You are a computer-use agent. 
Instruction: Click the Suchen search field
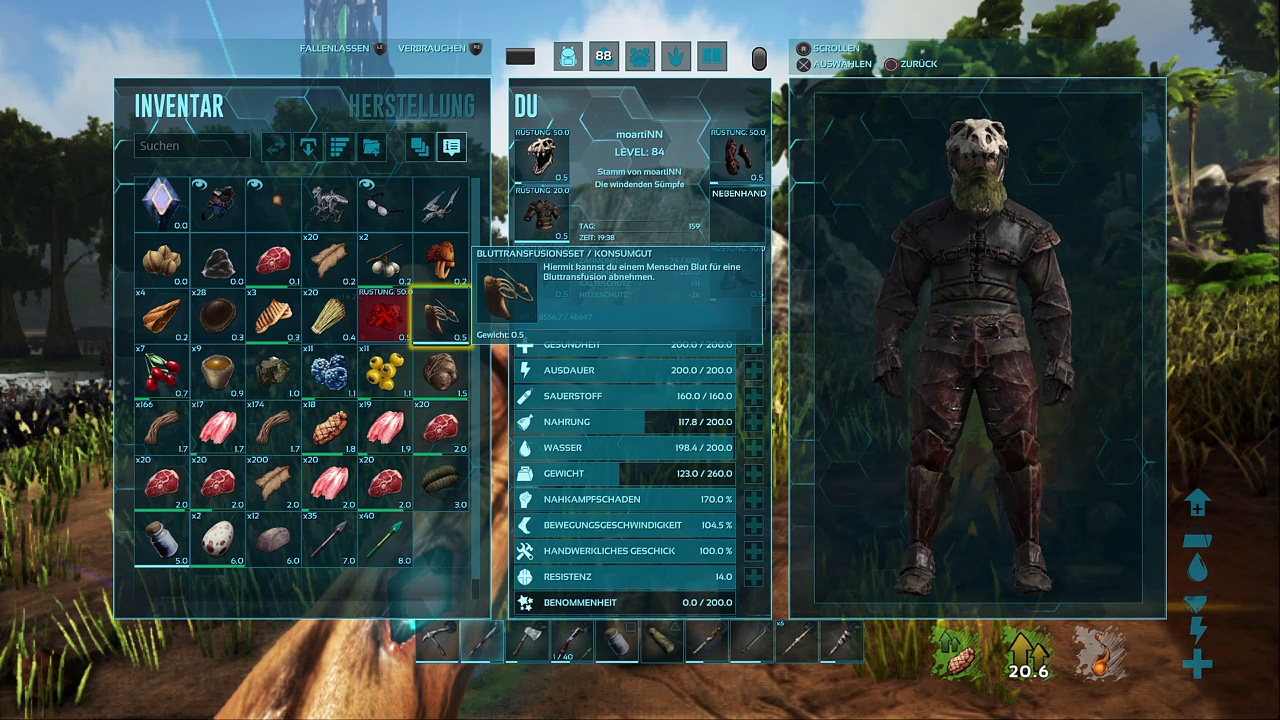tap(192, 146)
